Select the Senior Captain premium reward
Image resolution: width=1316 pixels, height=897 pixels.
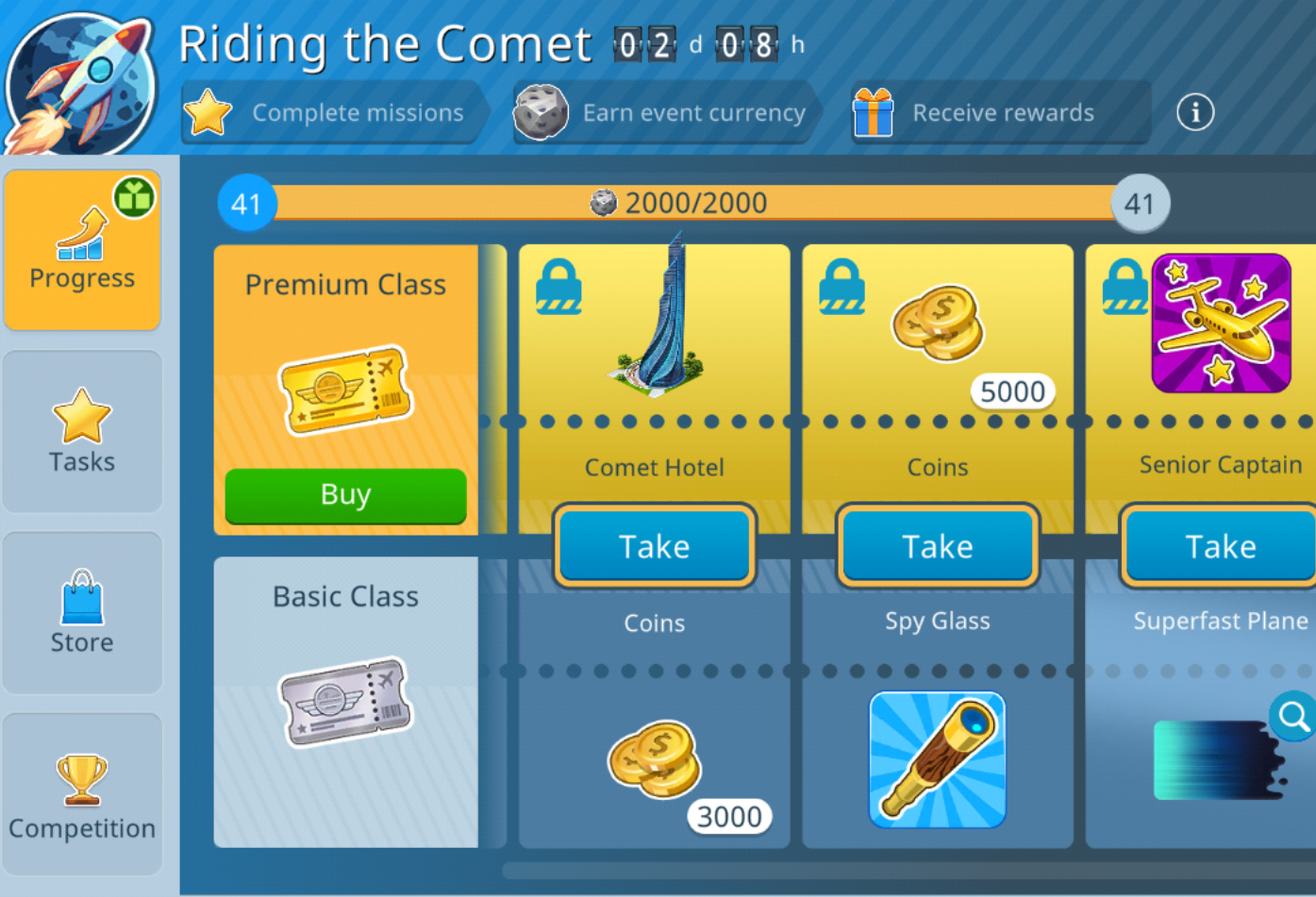coord(1221,324)
